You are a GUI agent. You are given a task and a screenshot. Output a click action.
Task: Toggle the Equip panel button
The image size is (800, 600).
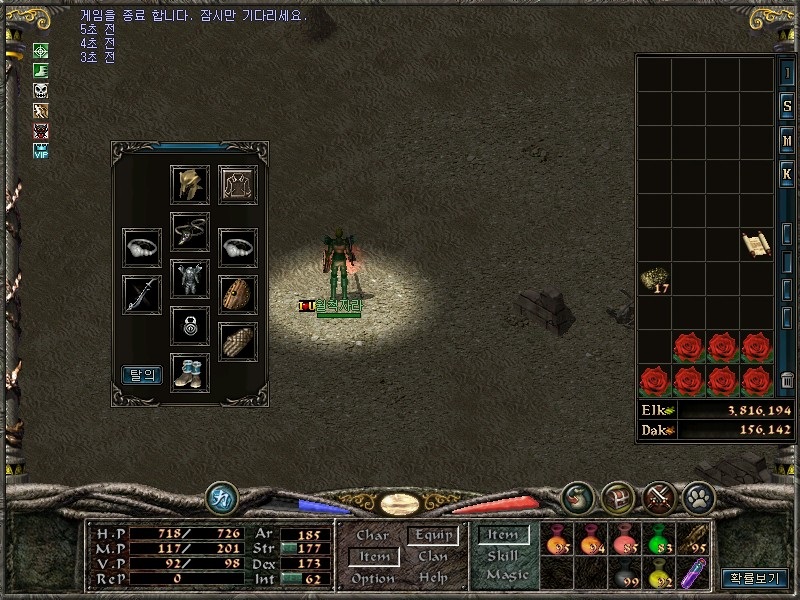[x=433, y=536]
